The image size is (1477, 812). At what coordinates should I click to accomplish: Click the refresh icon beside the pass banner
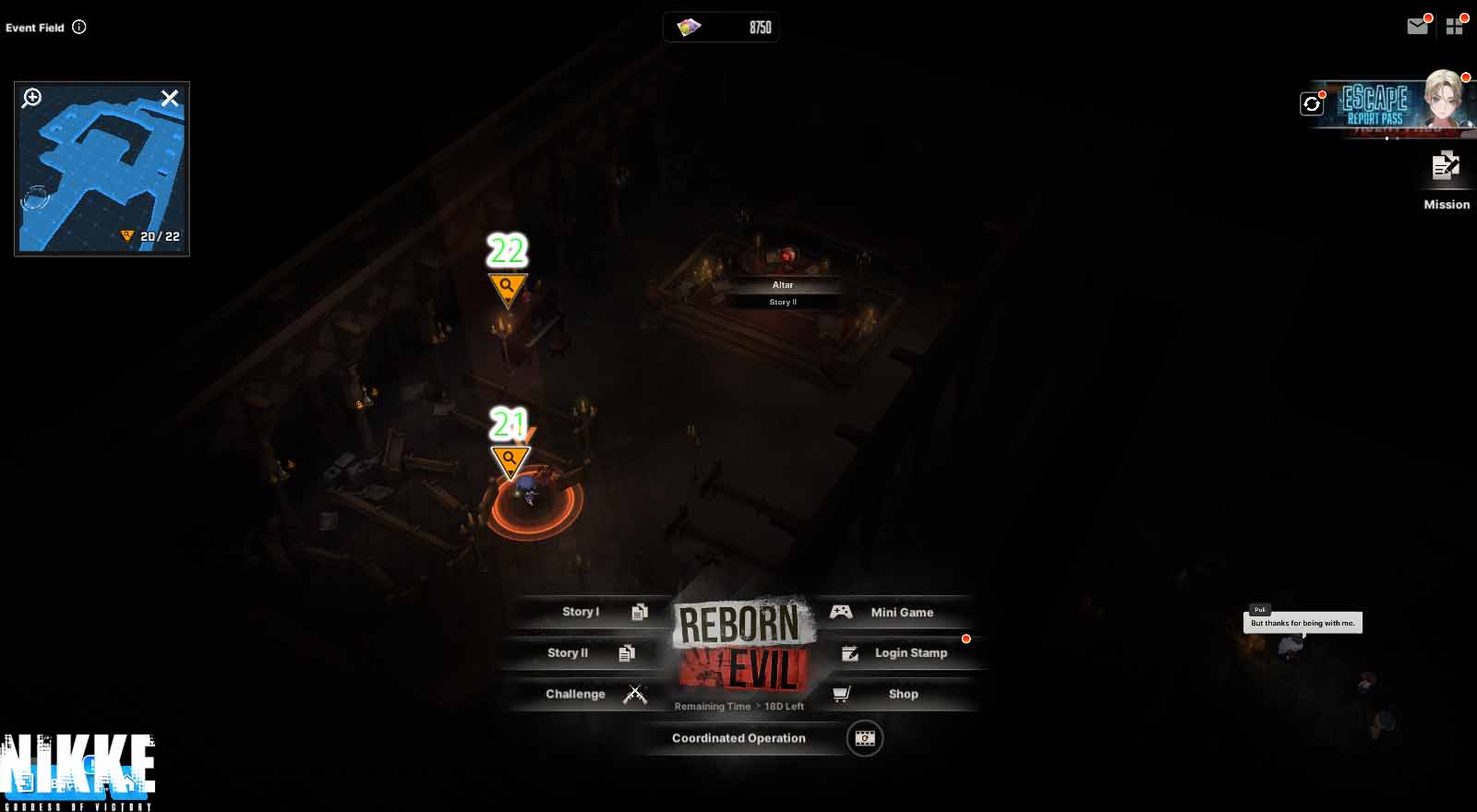tap(1312, 104)
